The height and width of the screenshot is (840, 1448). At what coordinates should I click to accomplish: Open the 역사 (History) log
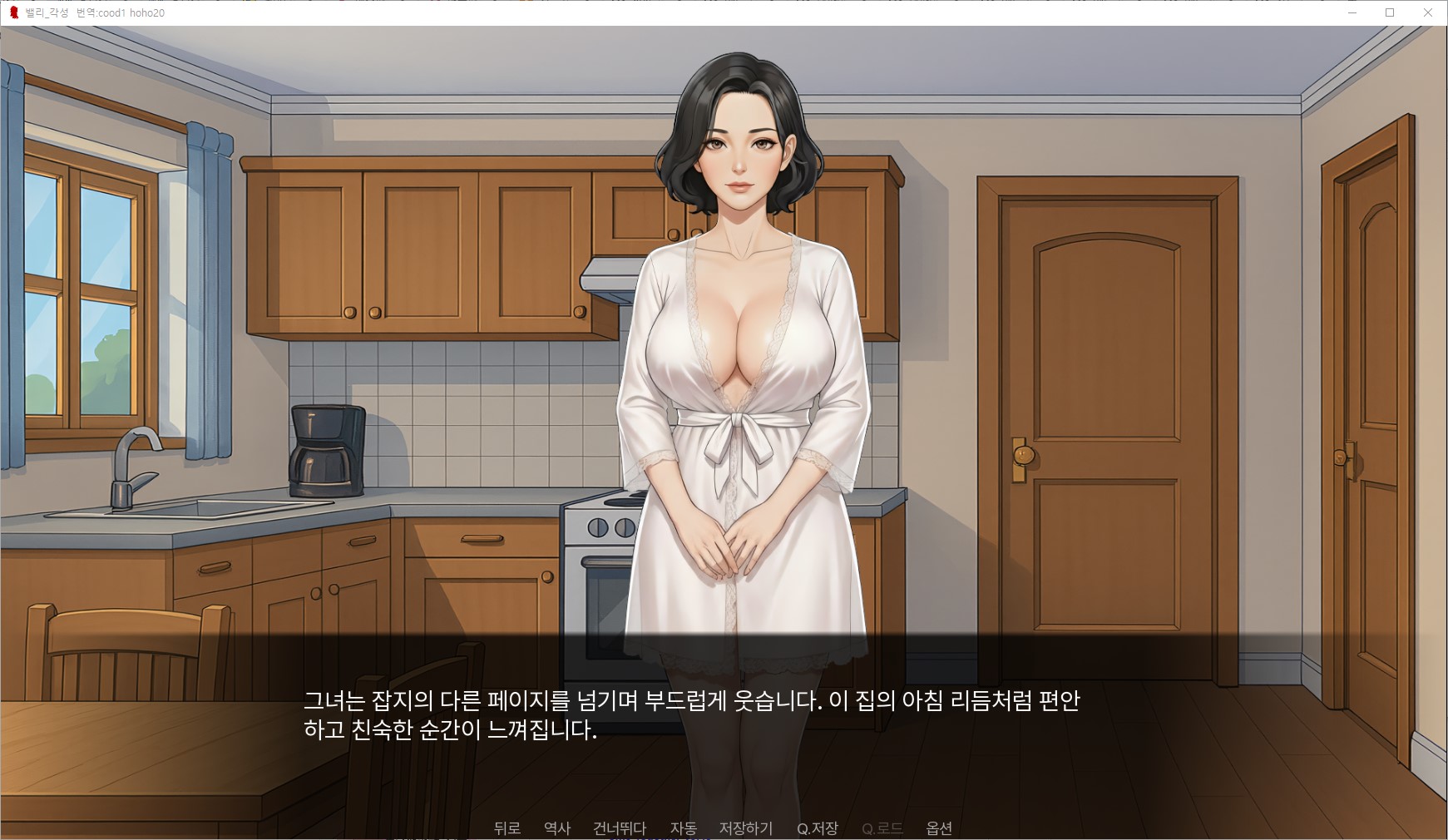pos(556,828)
